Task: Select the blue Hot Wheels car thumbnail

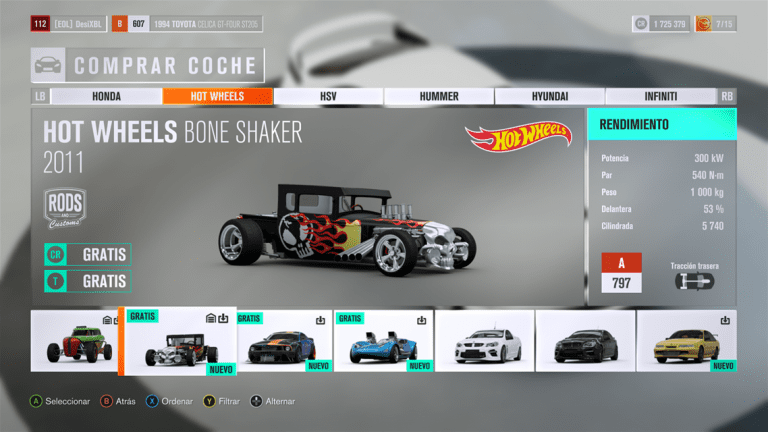Action: pyautogui.click(x=385, y=342)
